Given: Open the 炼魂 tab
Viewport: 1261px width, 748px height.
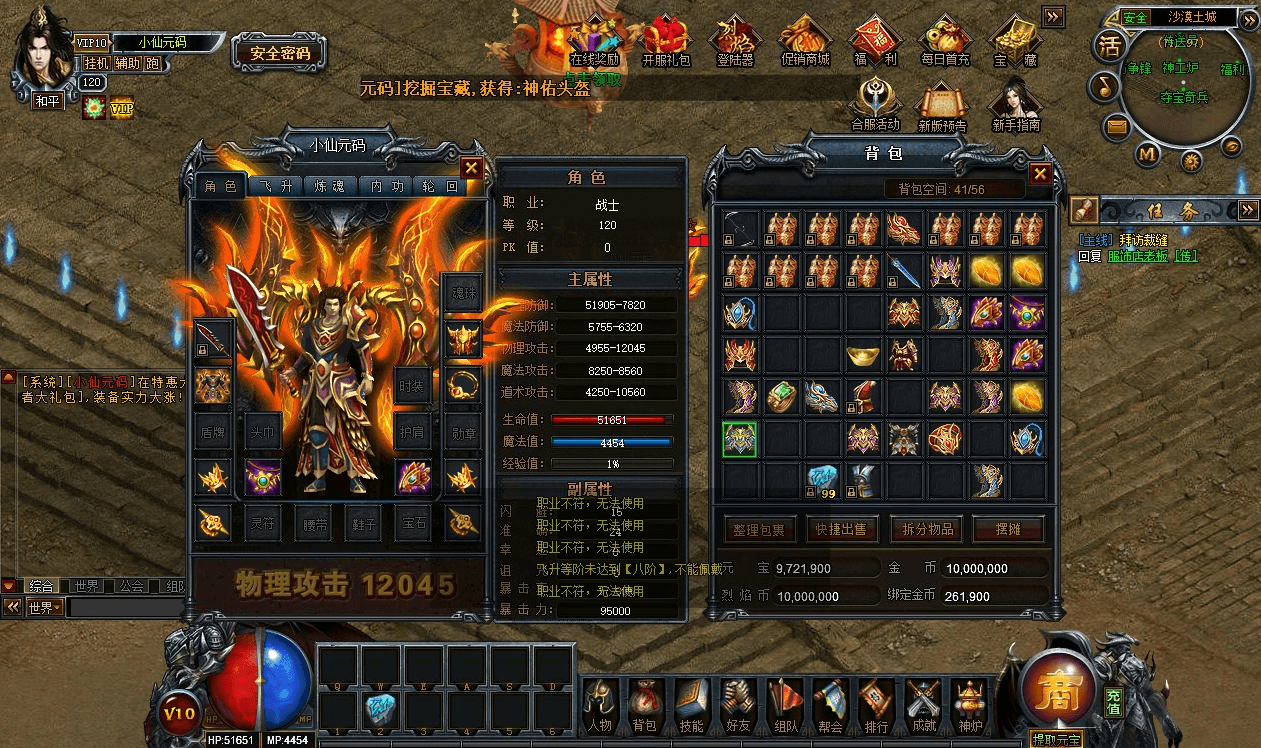Looking at the screenshot, I should [329, 187].
